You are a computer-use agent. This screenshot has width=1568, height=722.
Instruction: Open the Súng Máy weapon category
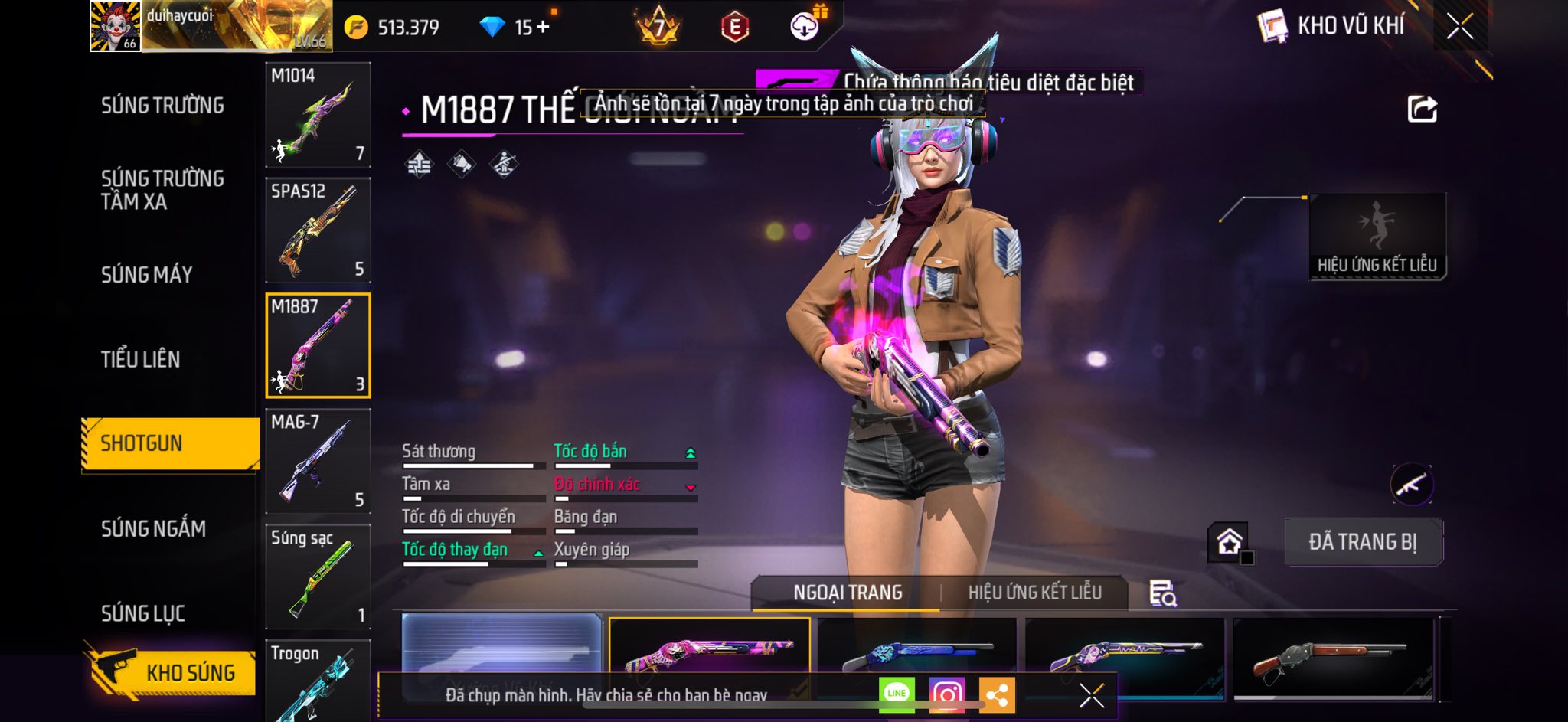pyautogui.click(x=146, y=275)
